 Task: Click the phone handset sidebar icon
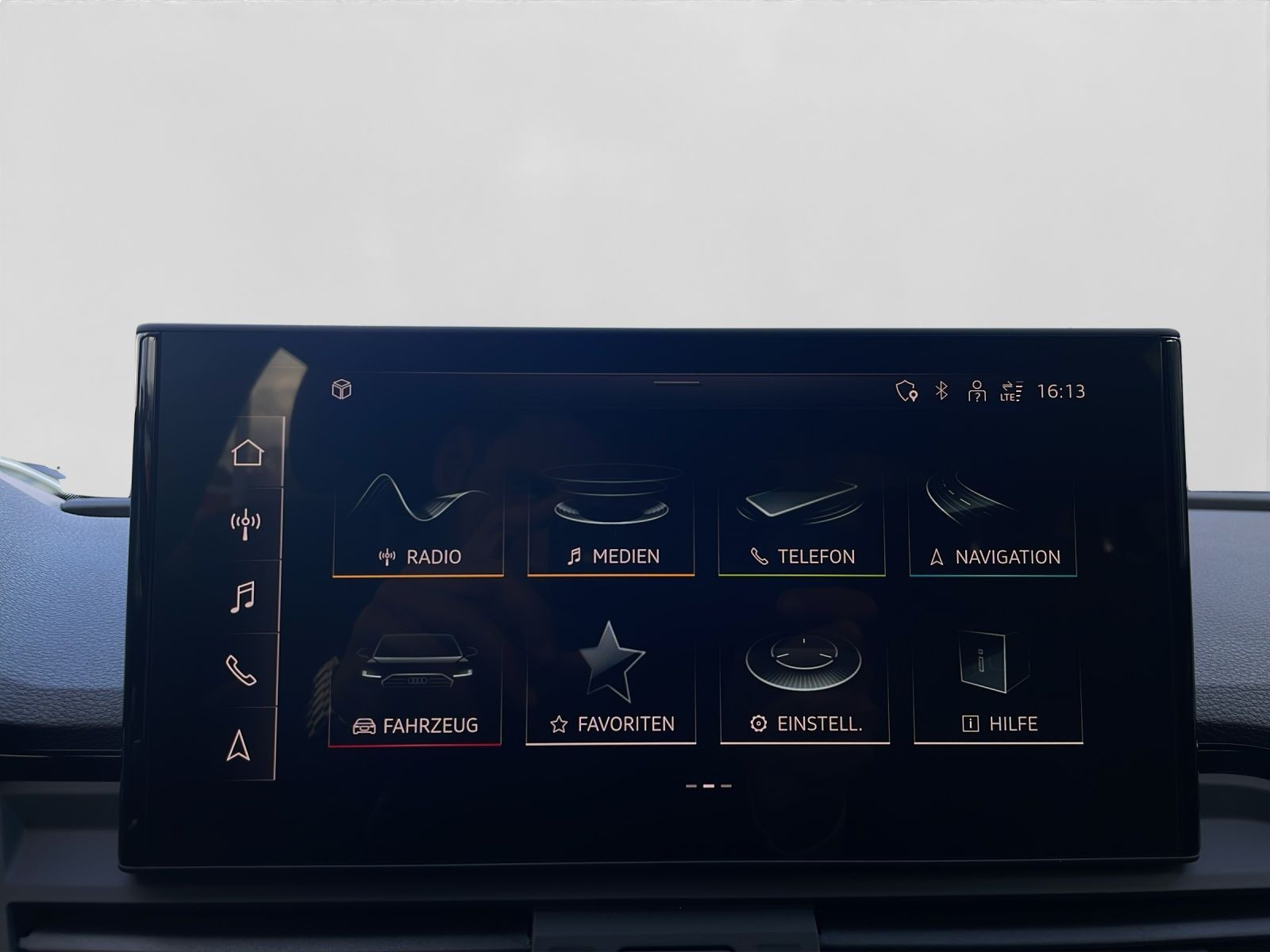tap(241, 670)
